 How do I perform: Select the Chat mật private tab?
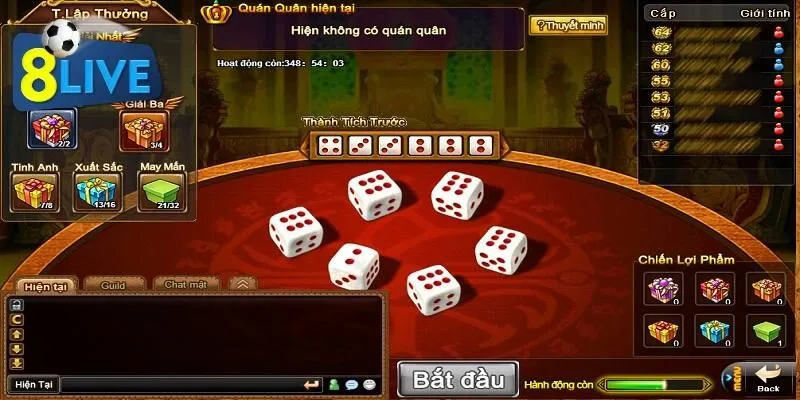185,285
